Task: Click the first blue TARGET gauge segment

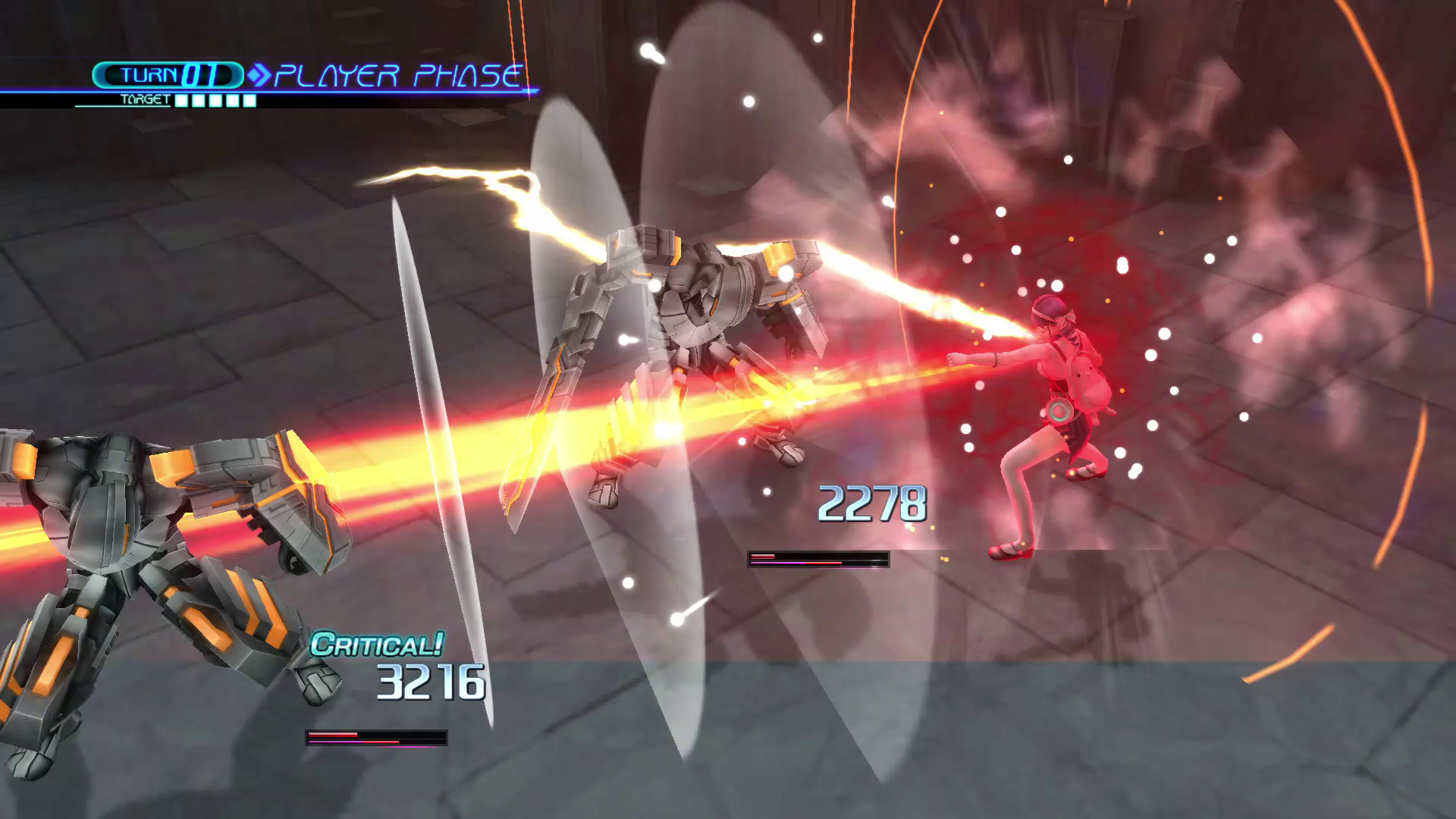Action: (x=180, y=99)
